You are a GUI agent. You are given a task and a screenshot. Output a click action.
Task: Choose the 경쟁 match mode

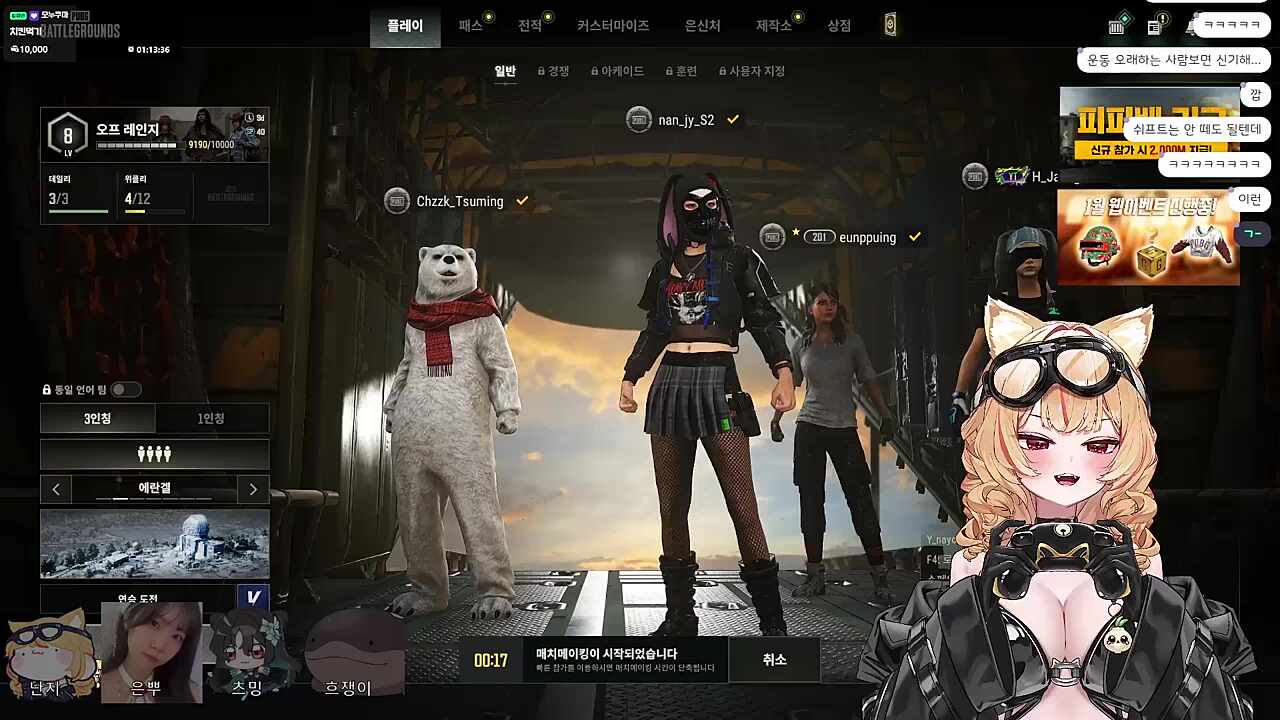coord(554,71)
